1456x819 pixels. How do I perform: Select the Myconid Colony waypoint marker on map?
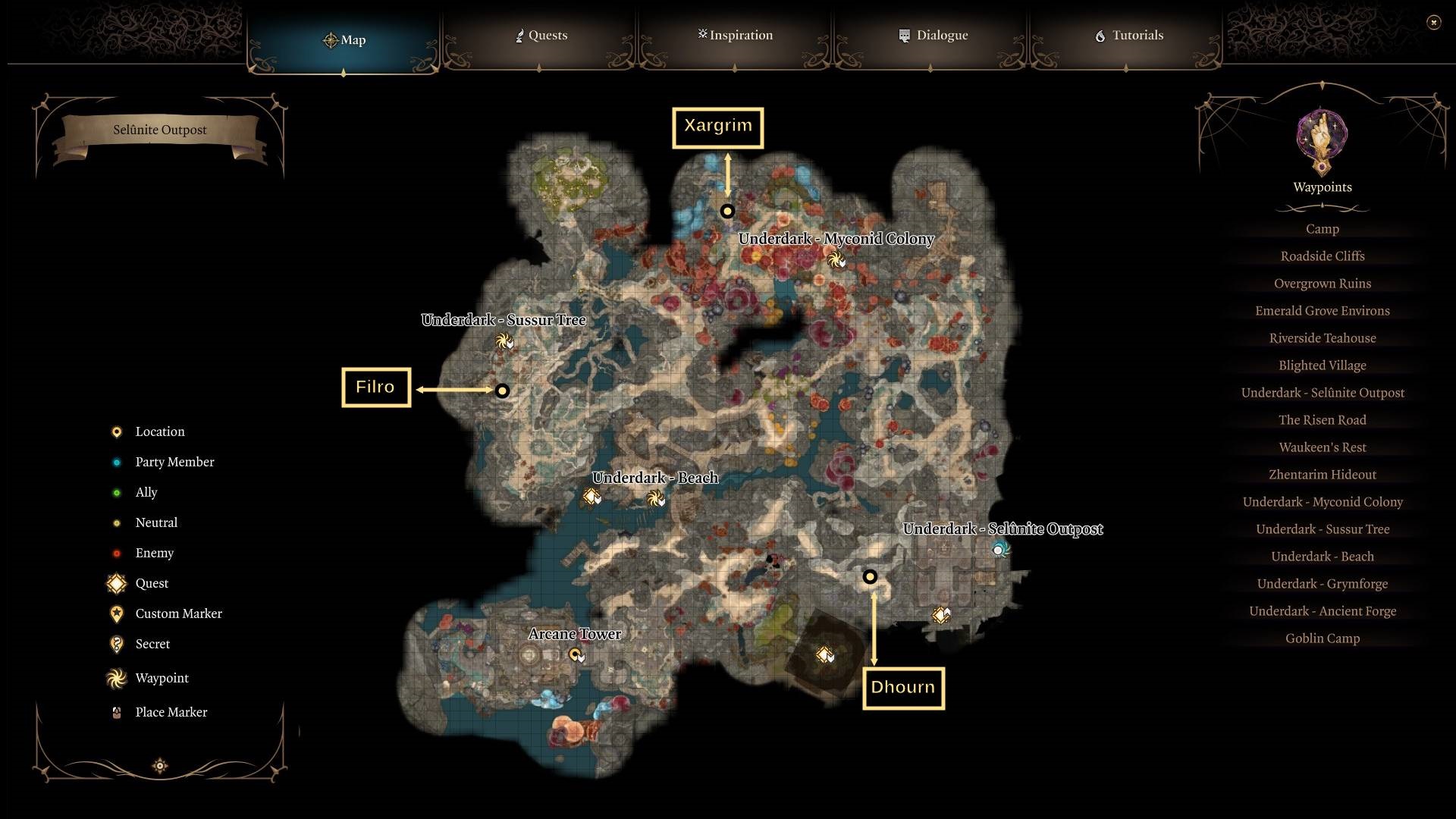(x=836, y=260)
